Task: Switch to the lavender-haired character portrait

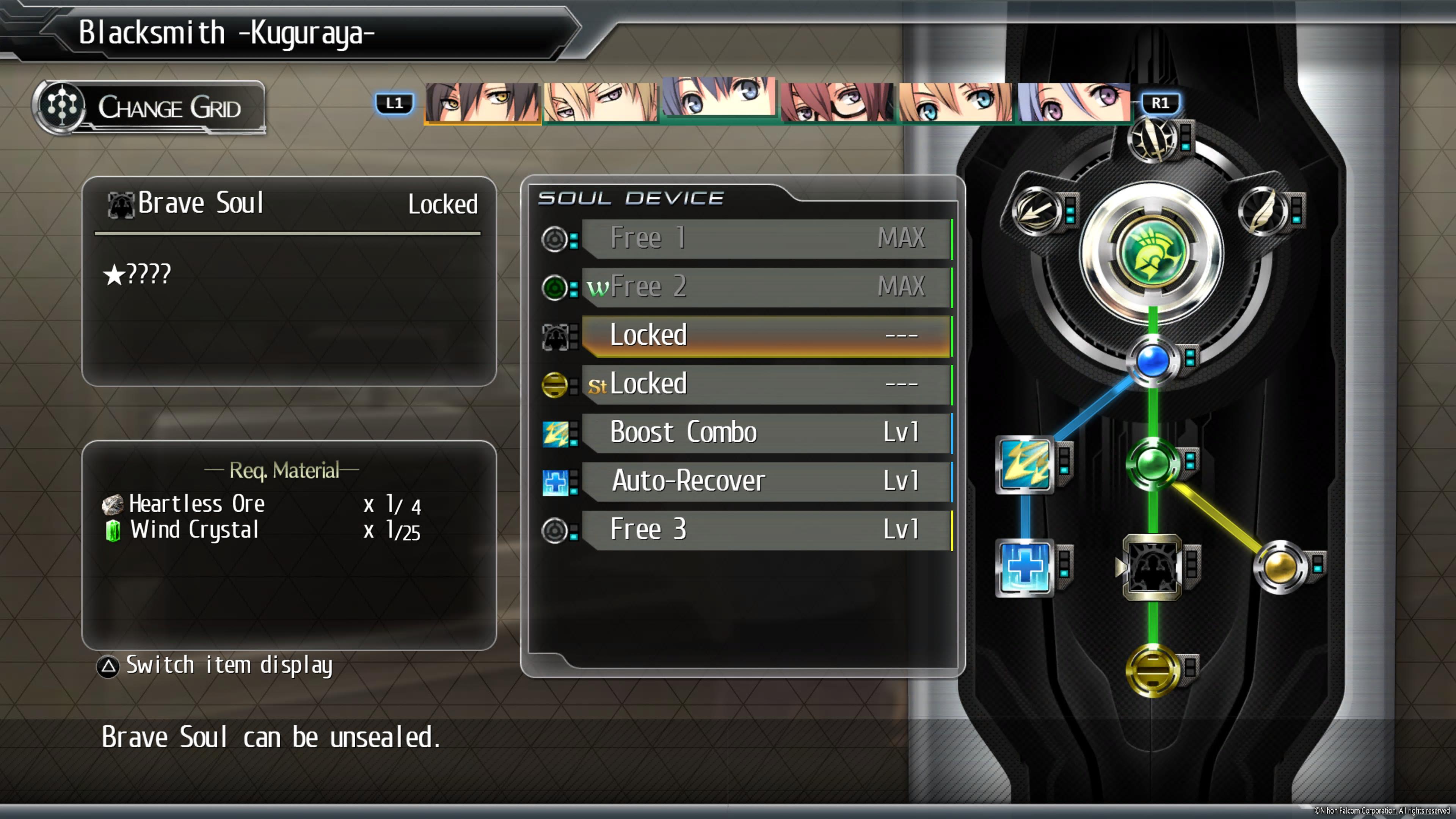Action: [x=1073, y=102]
